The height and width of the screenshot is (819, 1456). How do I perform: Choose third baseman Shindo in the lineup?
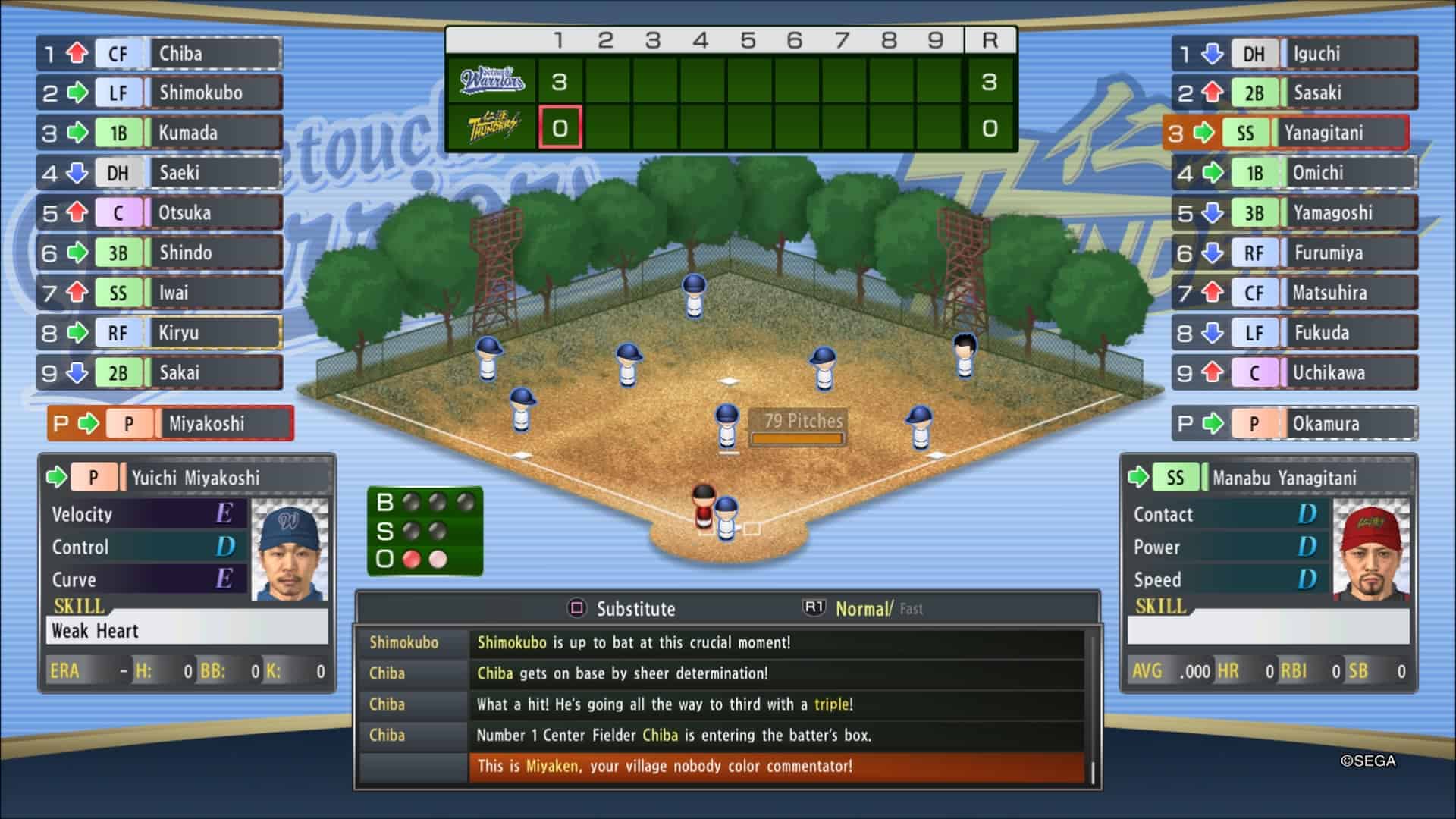pyautogui.click(x=161, y=253)
